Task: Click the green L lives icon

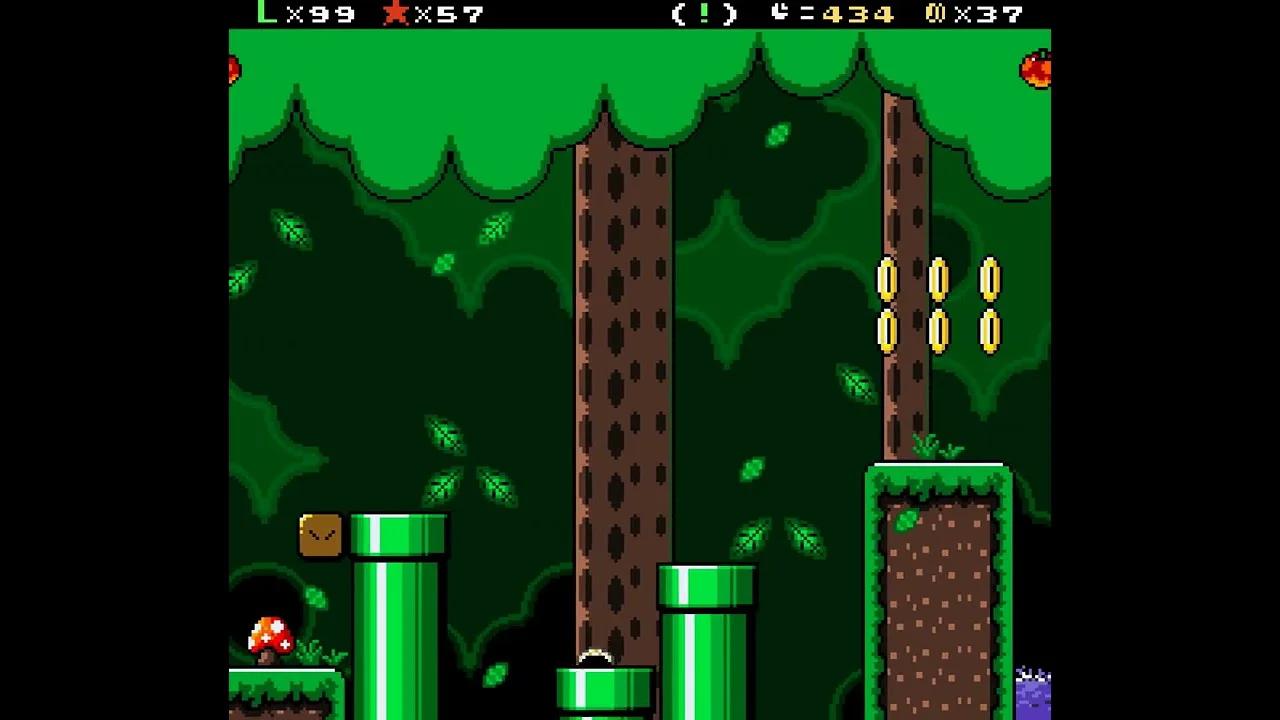Action: click(x=264, y=14)
